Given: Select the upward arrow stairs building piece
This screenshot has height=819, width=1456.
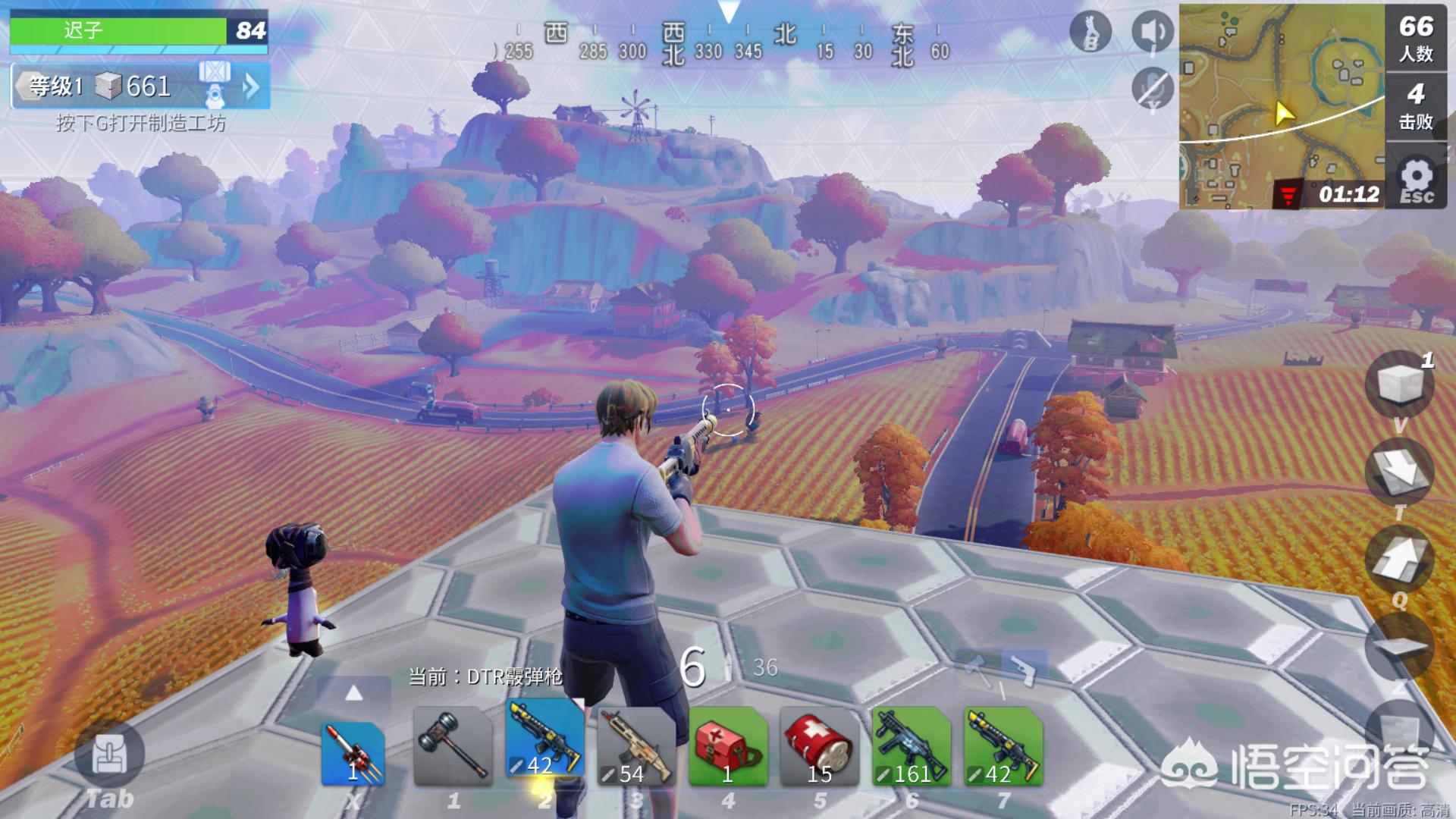Looking at the screenshot, I should click(x=1399, y=559).
